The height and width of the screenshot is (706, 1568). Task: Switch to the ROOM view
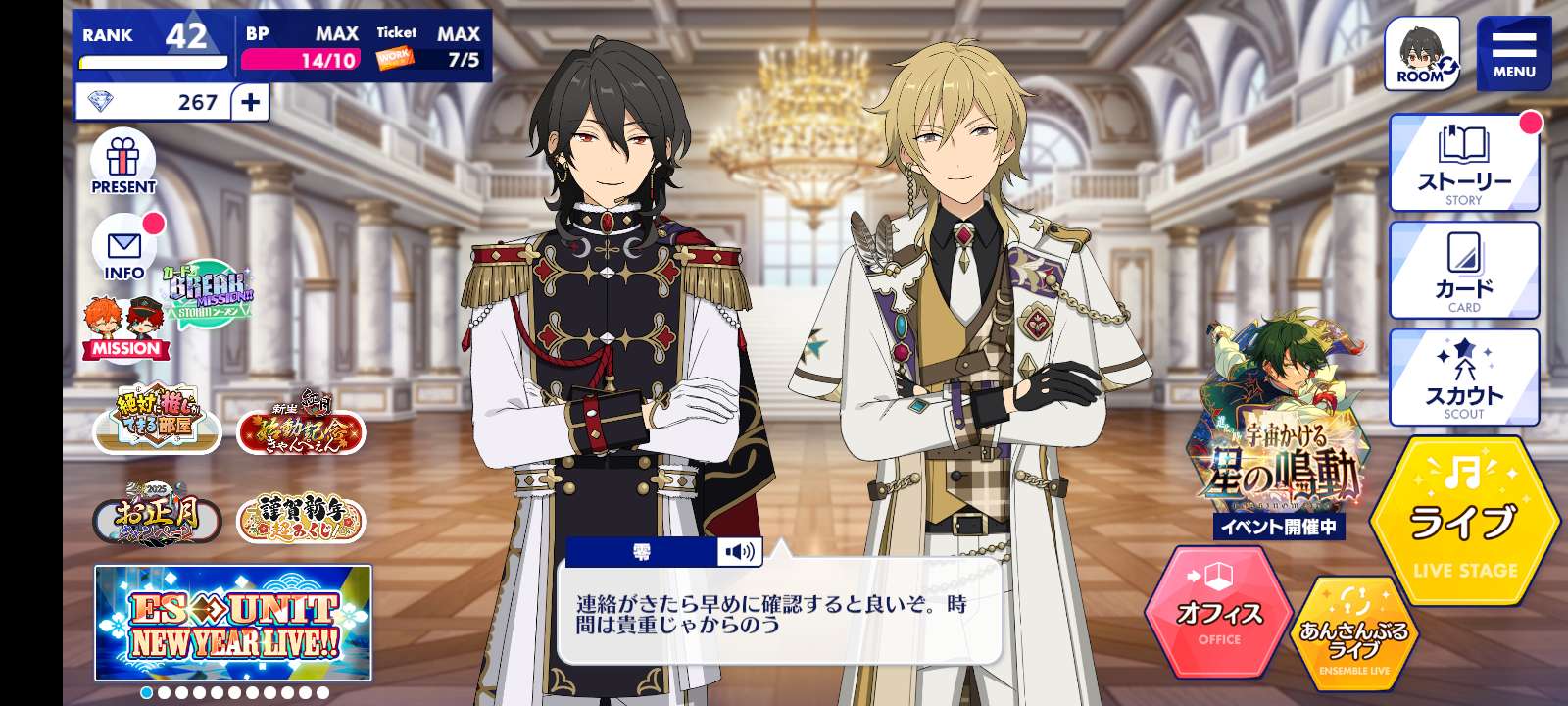(1421, 54)
